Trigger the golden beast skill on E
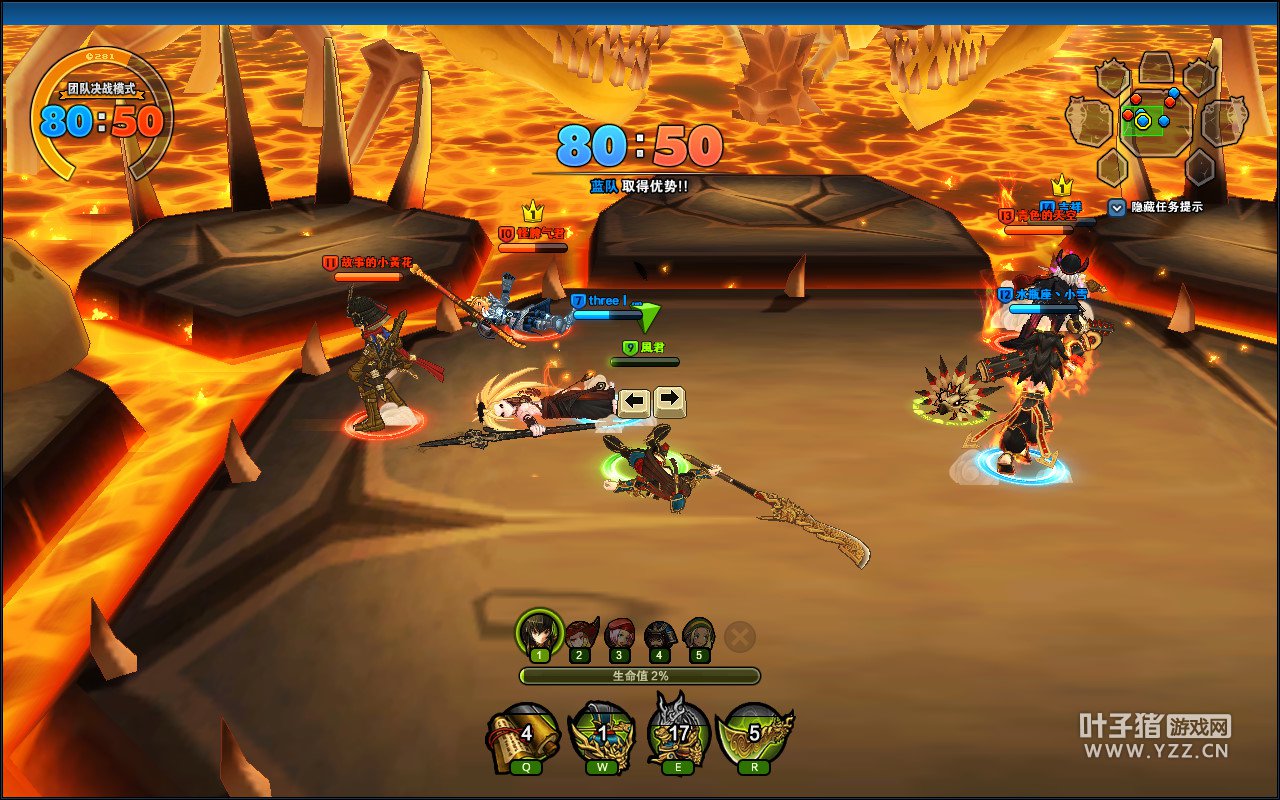The width and height of the screenshot is (1280, 800). 678,735
